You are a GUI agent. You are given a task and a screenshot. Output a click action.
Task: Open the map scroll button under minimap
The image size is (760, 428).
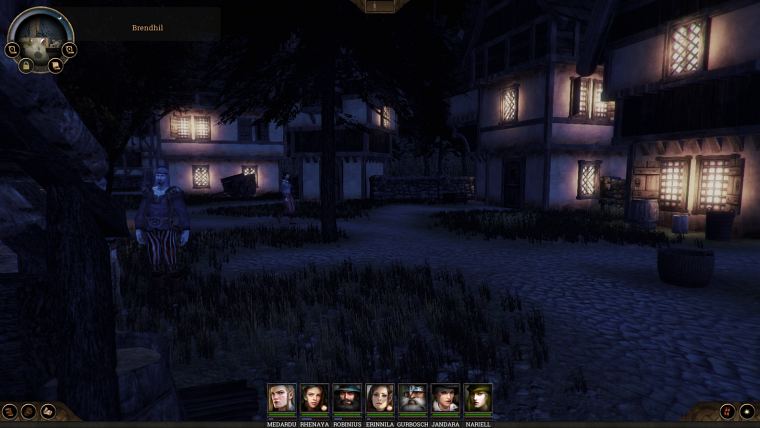55,65
